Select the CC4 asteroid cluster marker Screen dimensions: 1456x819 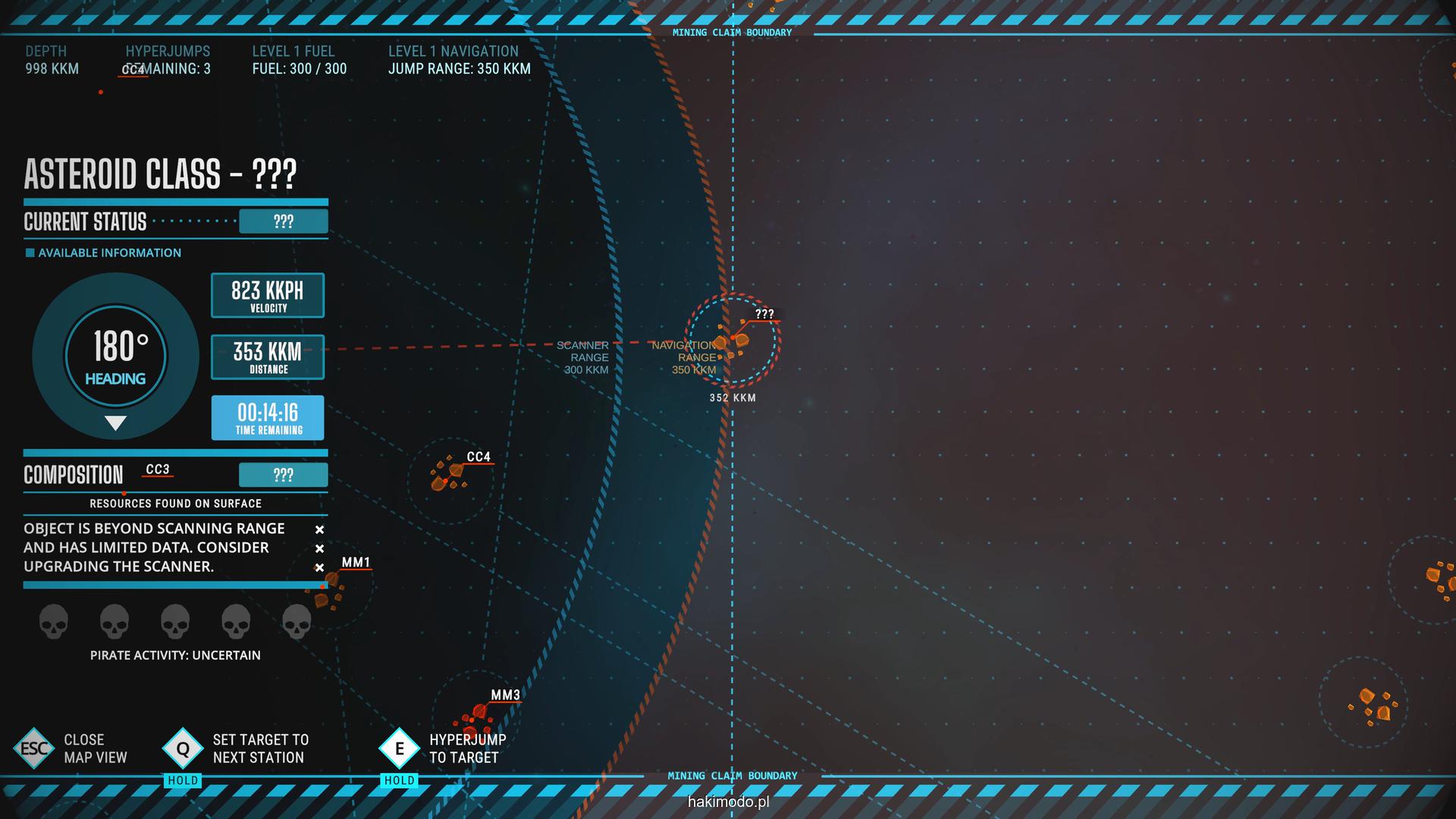click(449, 475)
